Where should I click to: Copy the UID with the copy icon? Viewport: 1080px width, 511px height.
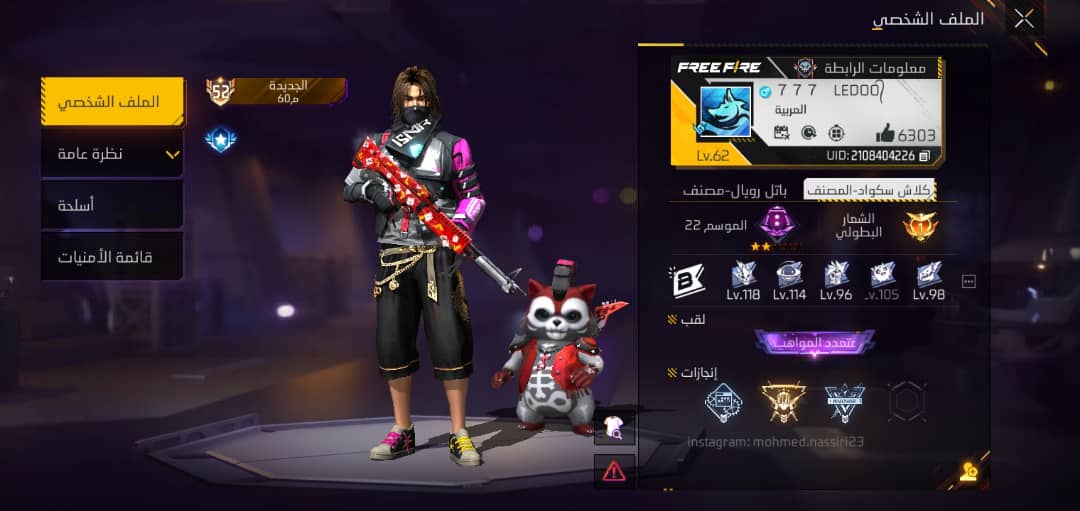pyautogui.click(x=925, y=156)
